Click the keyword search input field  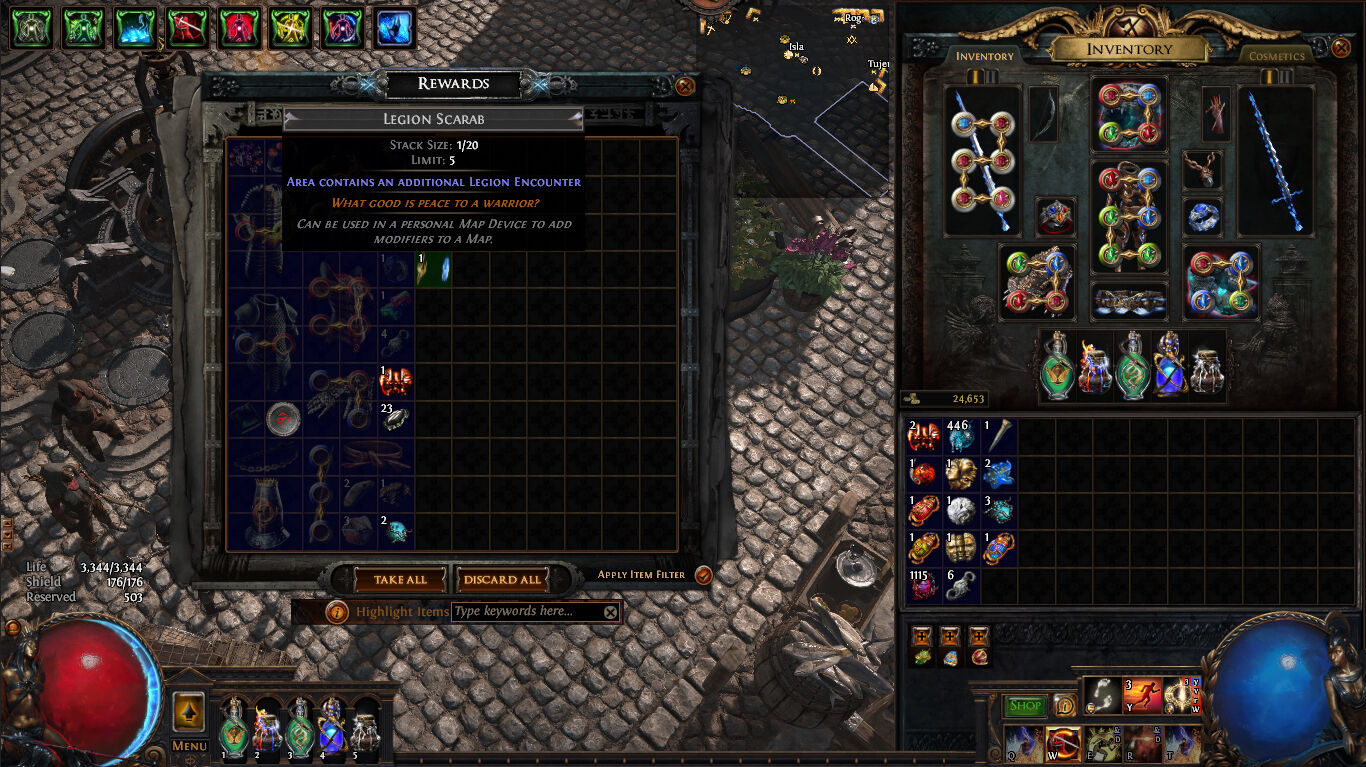click(520, 611)
